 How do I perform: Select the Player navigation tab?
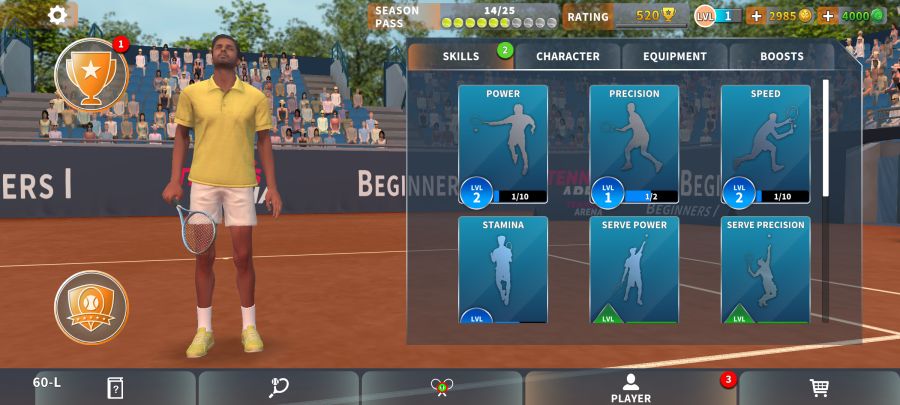coord(631,388)
